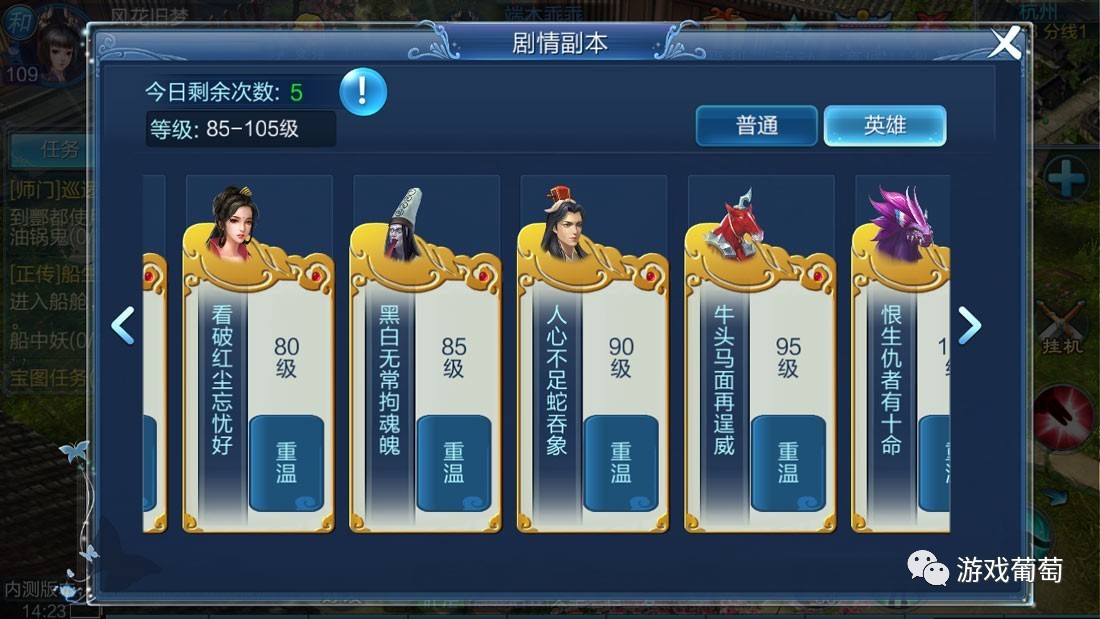Switch to 普通 difficulty tab

tap(757, 126)
